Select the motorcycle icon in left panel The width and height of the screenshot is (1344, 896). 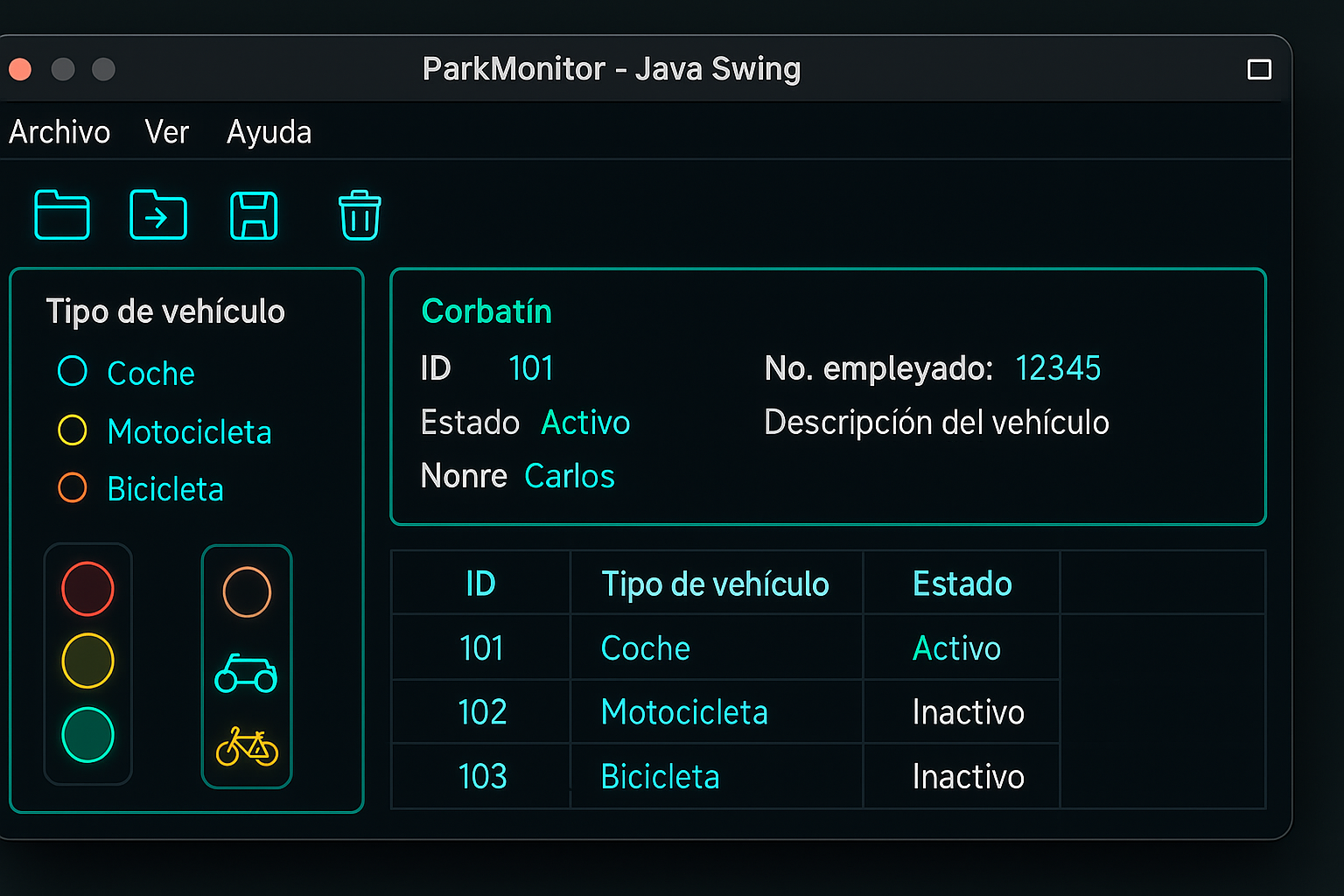tap(246, 672)
